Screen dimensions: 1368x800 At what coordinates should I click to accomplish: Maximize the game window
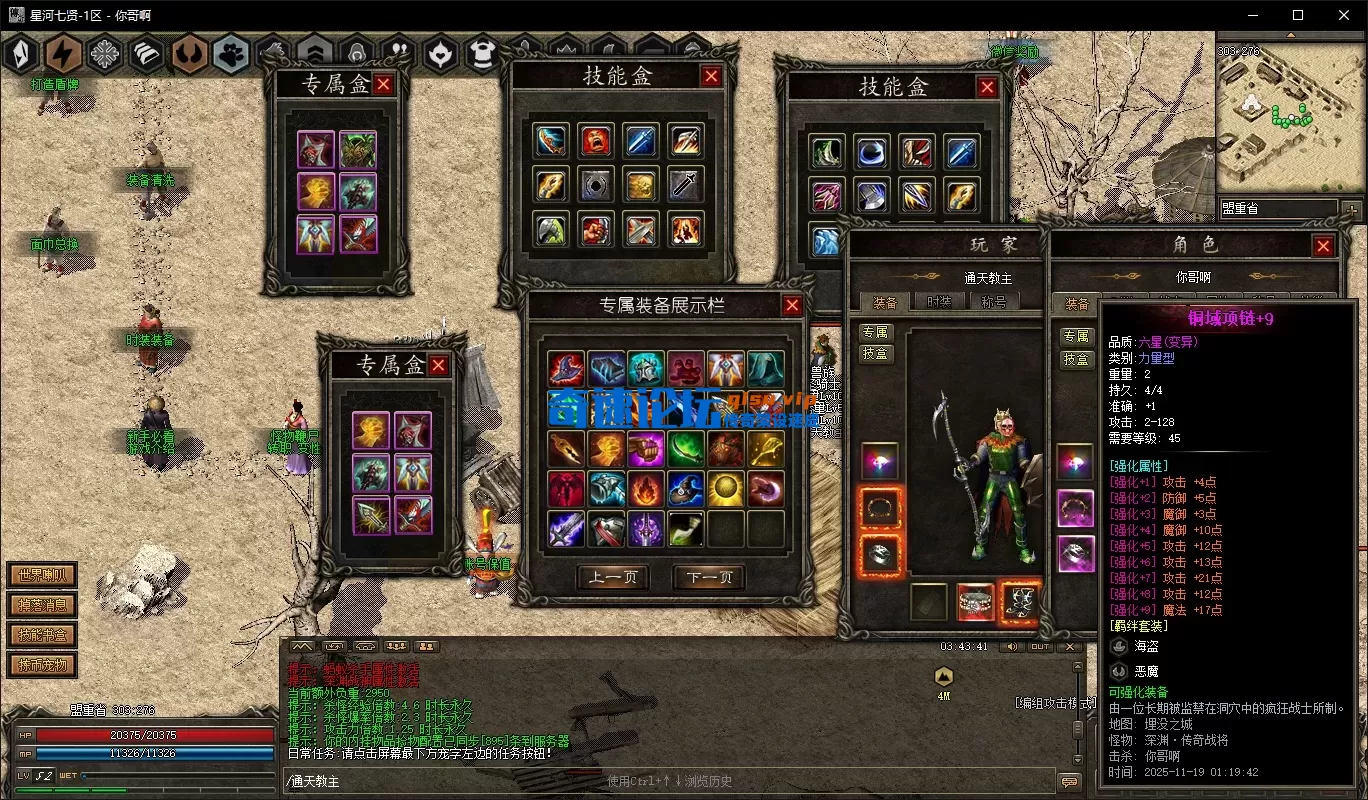pyautogui.click(x=1298, y=15)
